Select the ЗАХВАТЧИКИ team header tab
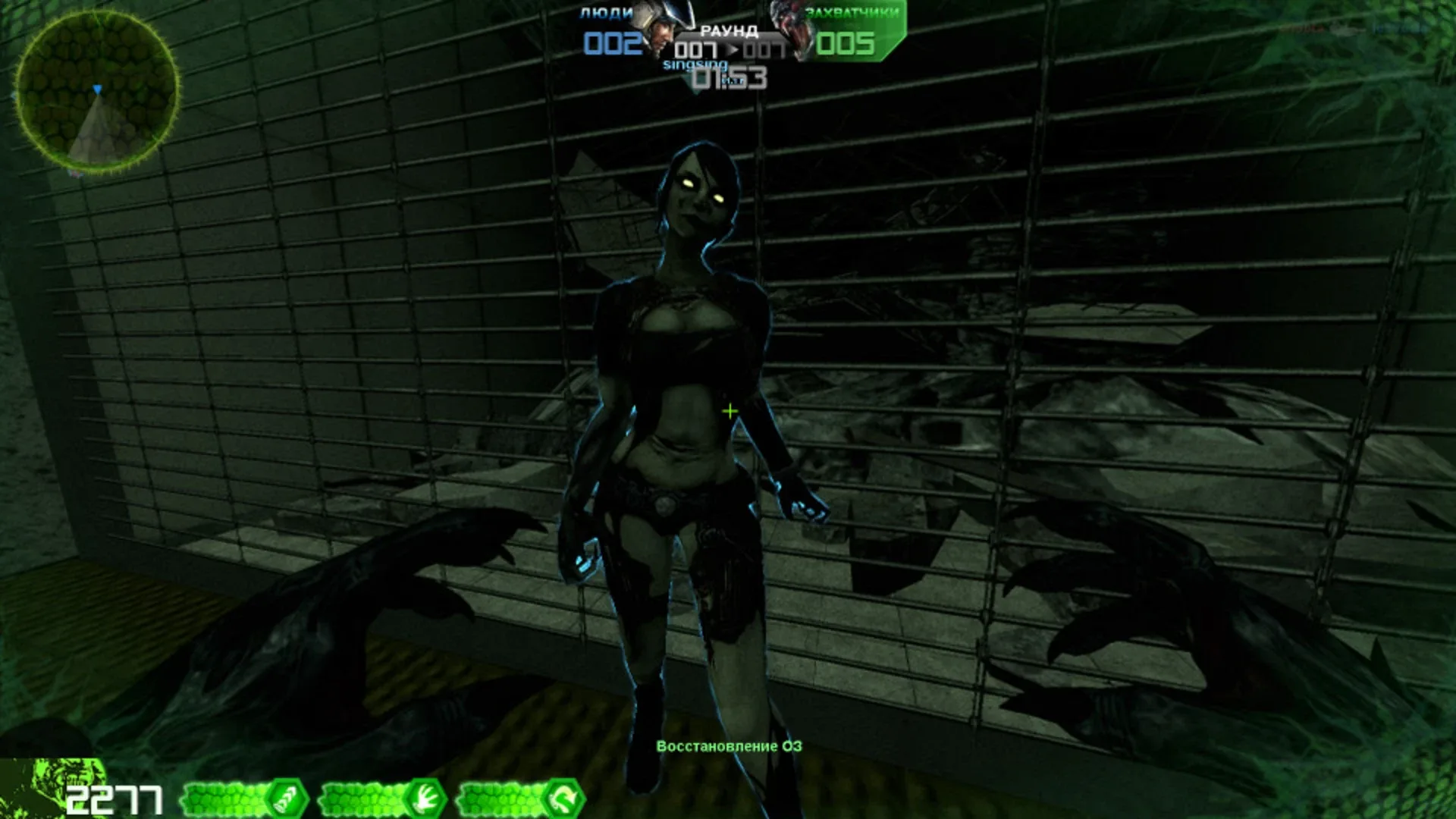Image resolution: width=1456 pixels, height=819 pixels. (852, 13)
